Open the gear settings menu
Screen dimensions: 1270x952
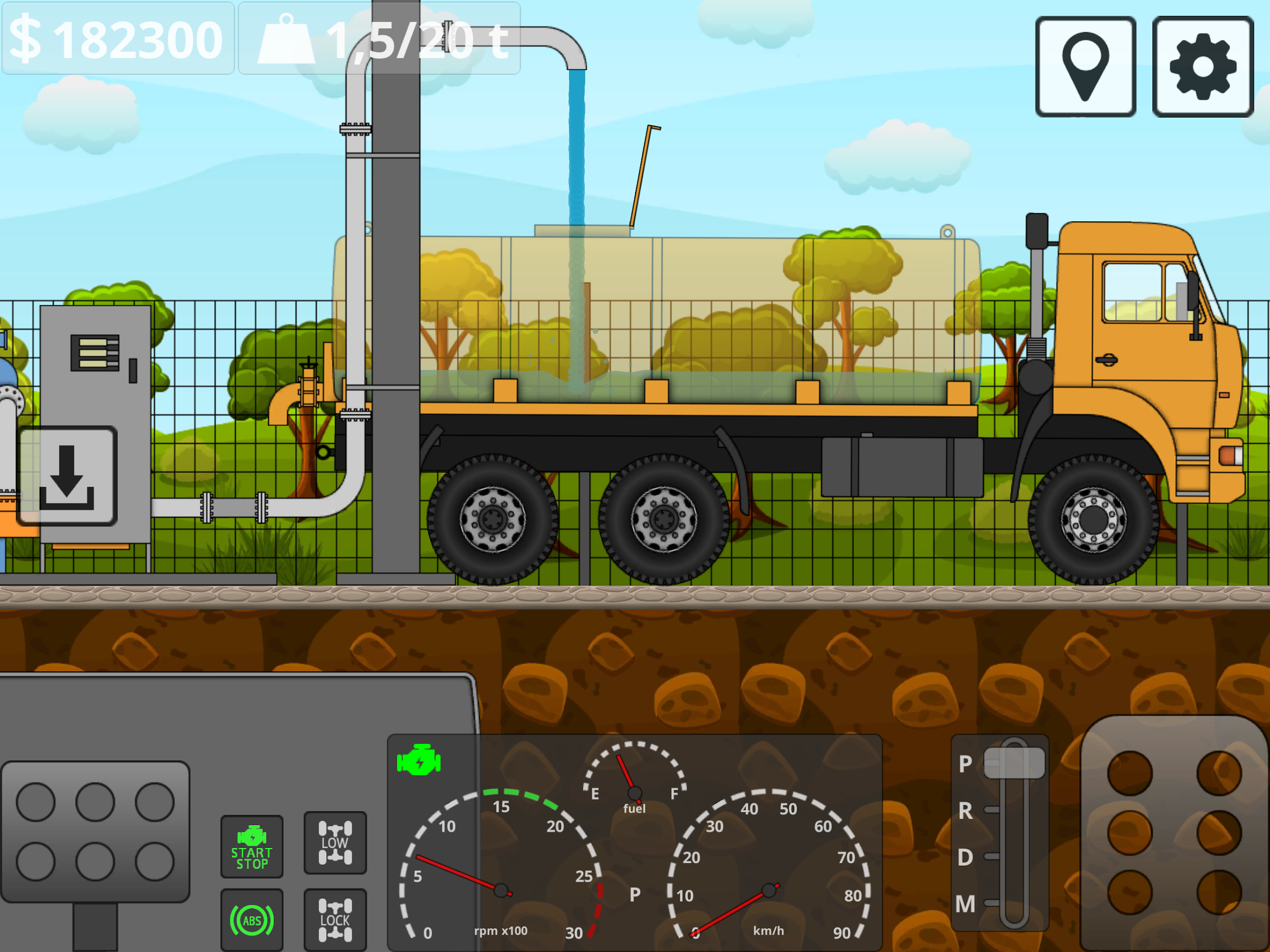(x=1202, y=66)
